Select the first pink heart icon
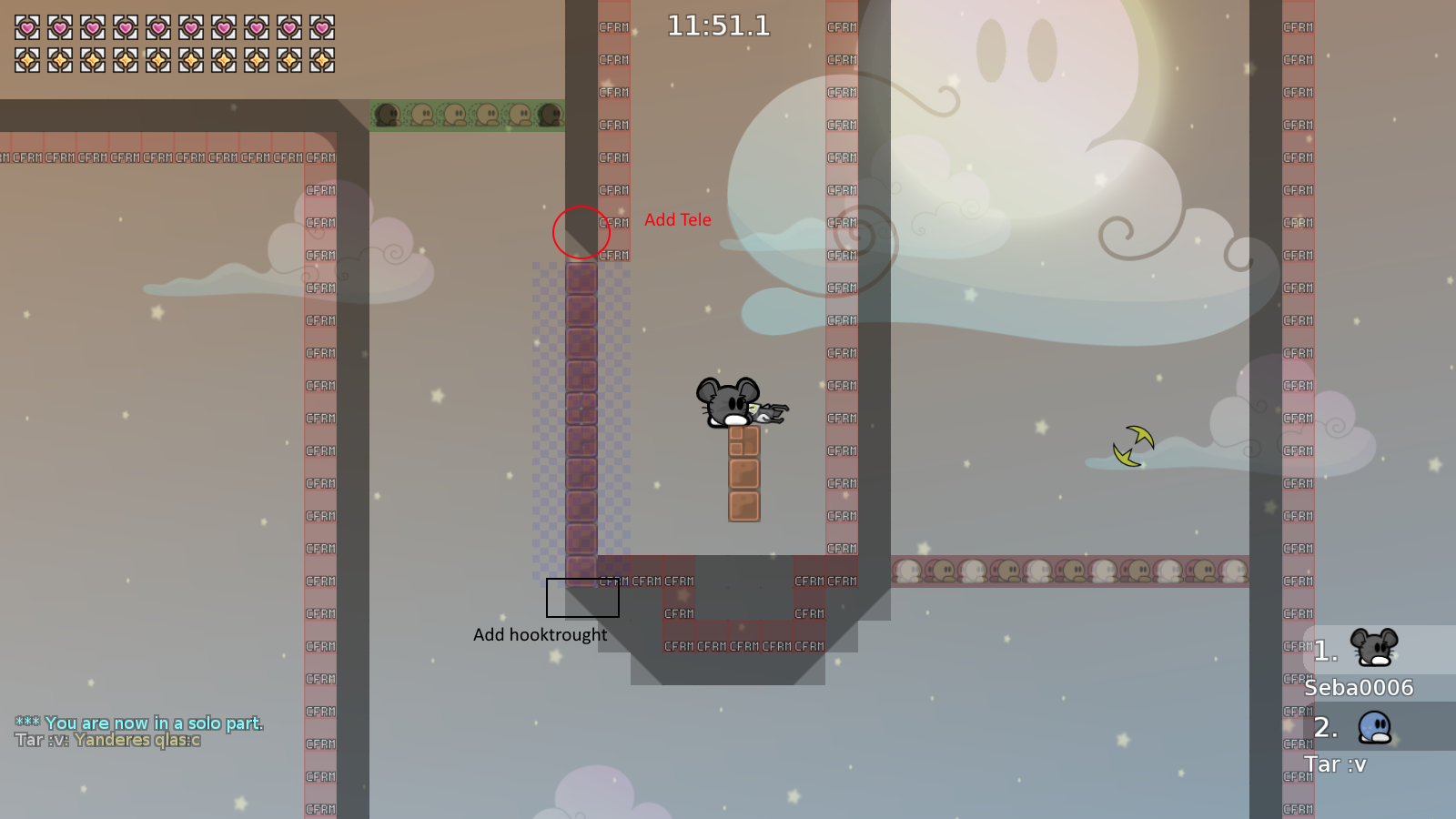1456x819 pixels. pos(26,27)
